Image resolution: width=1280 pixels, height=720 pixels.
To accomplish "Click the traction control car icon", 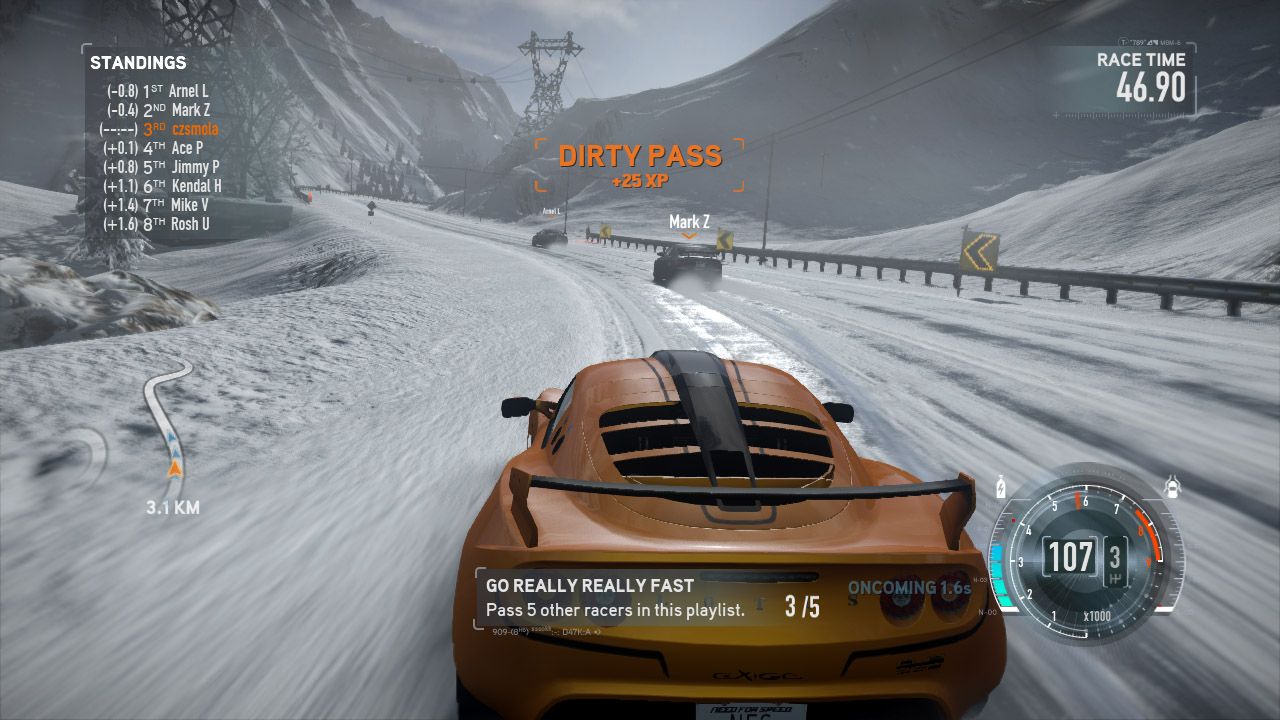I will pos(1173,485).
